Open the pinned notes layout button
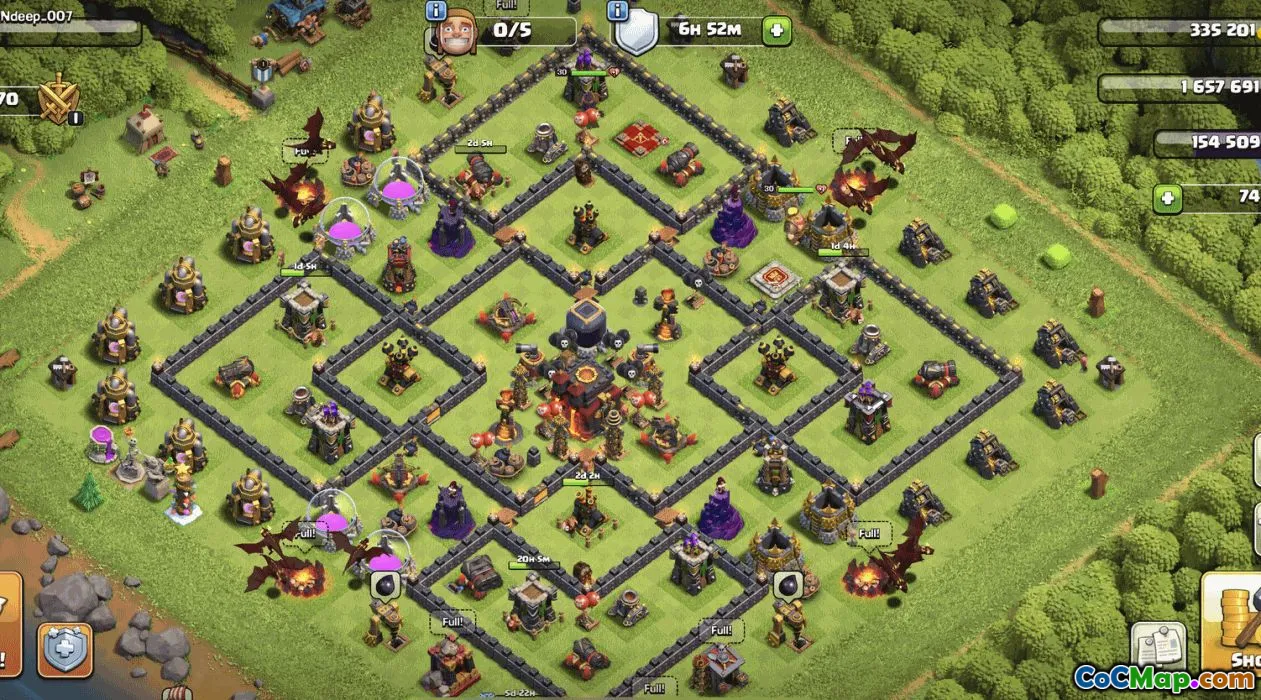The width and height of the screenshot is (1261, 700). pyautogui.click(x=1158, y=644)
